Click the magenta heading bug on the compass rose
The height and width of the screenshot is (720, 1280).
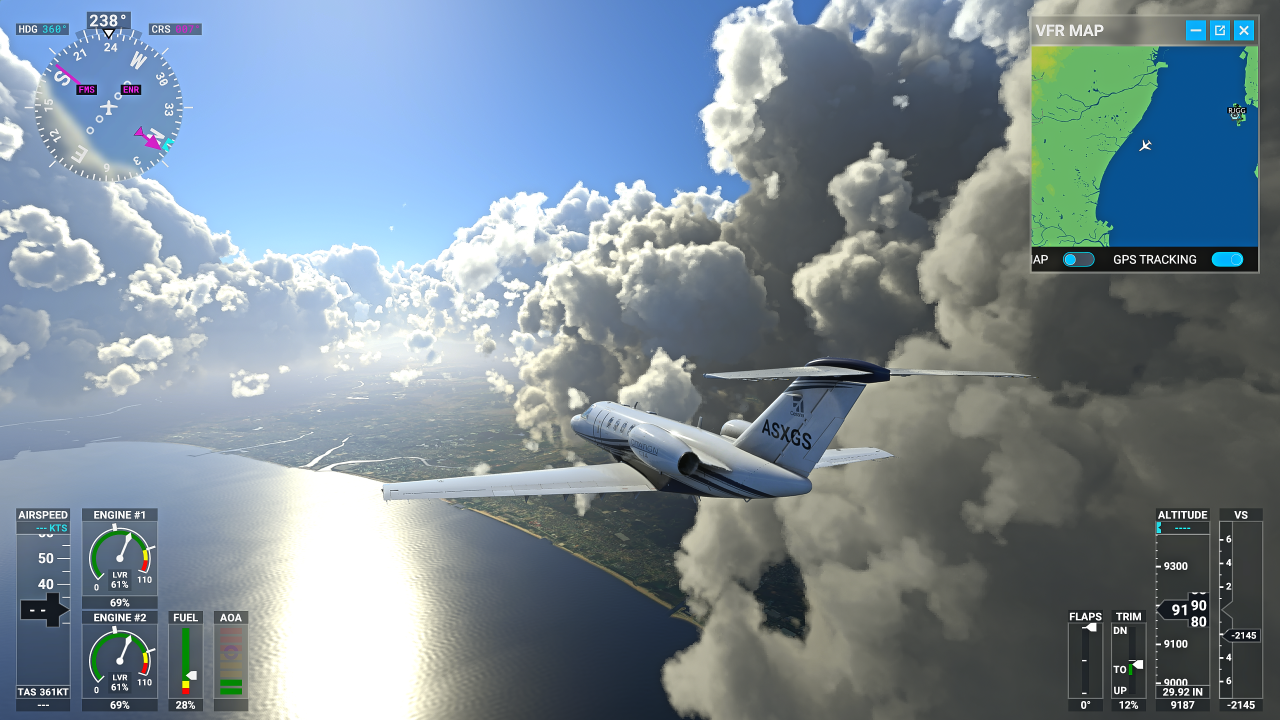point(150,141)
